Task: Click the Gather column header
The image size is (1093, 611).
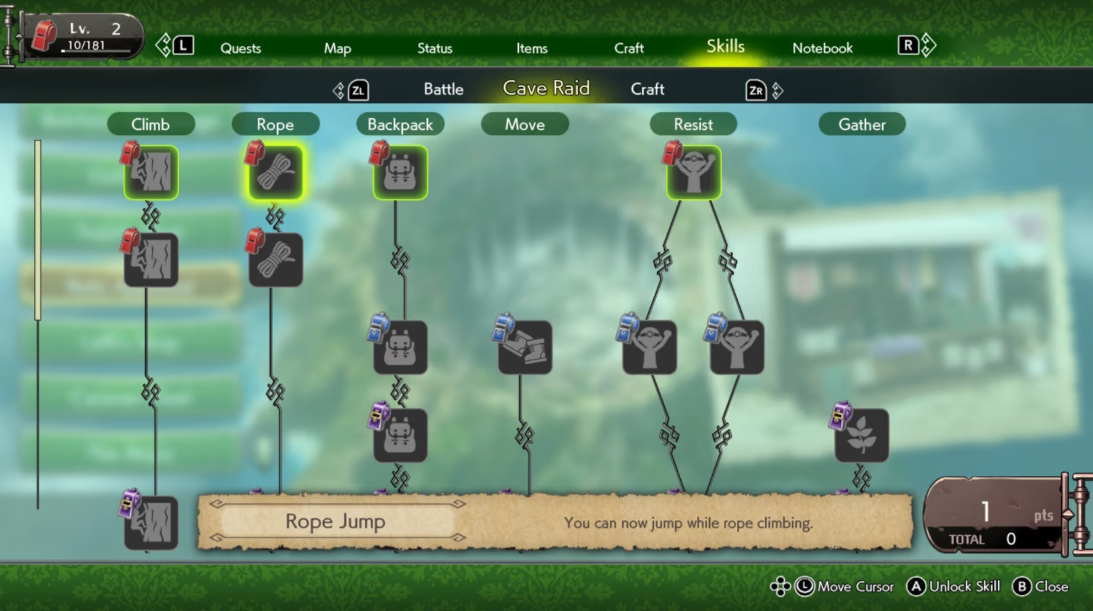Action: 862,124
